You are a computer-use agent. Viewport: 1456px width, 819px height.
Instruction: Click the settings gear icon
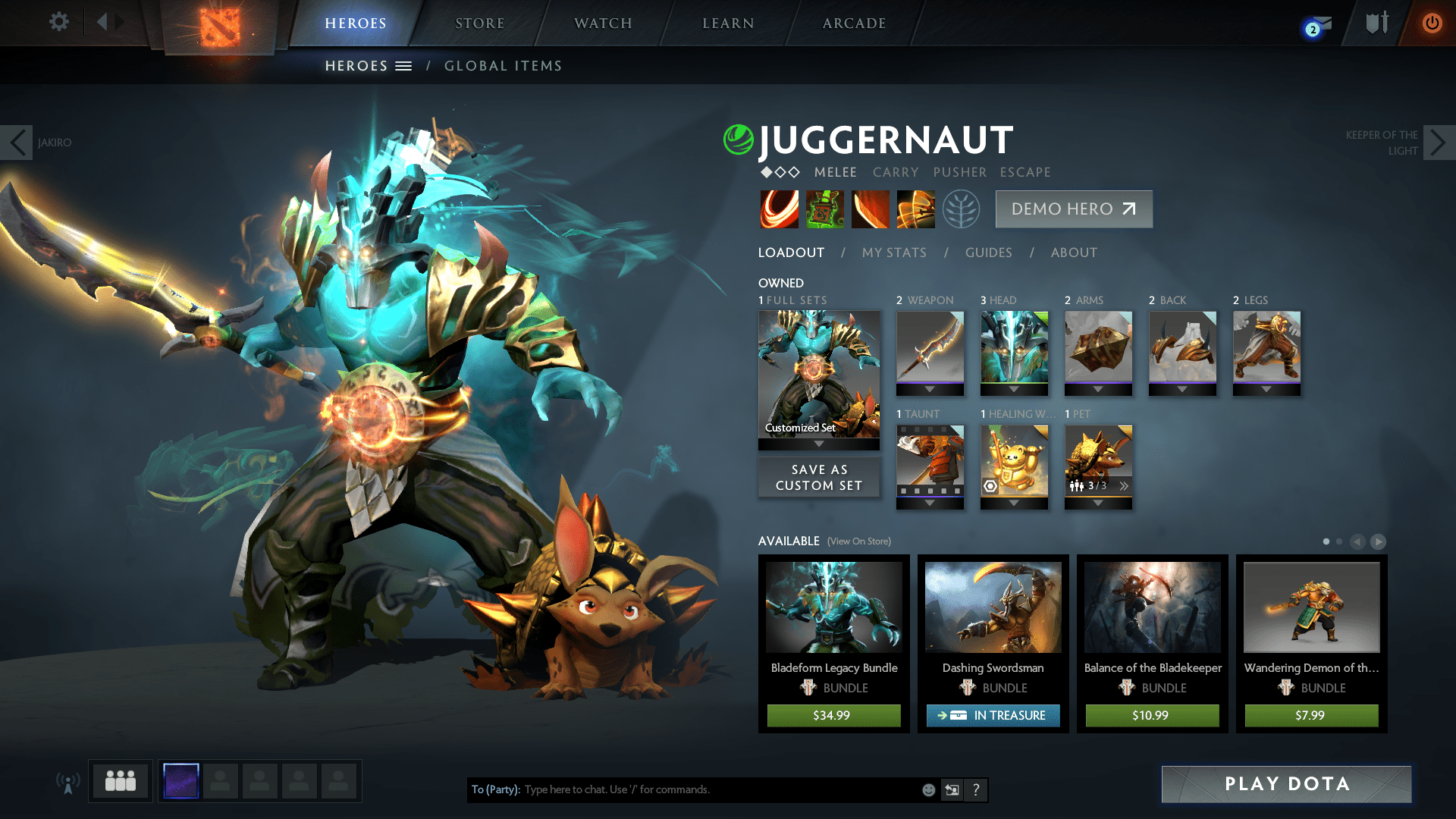[x=58, y=22]
